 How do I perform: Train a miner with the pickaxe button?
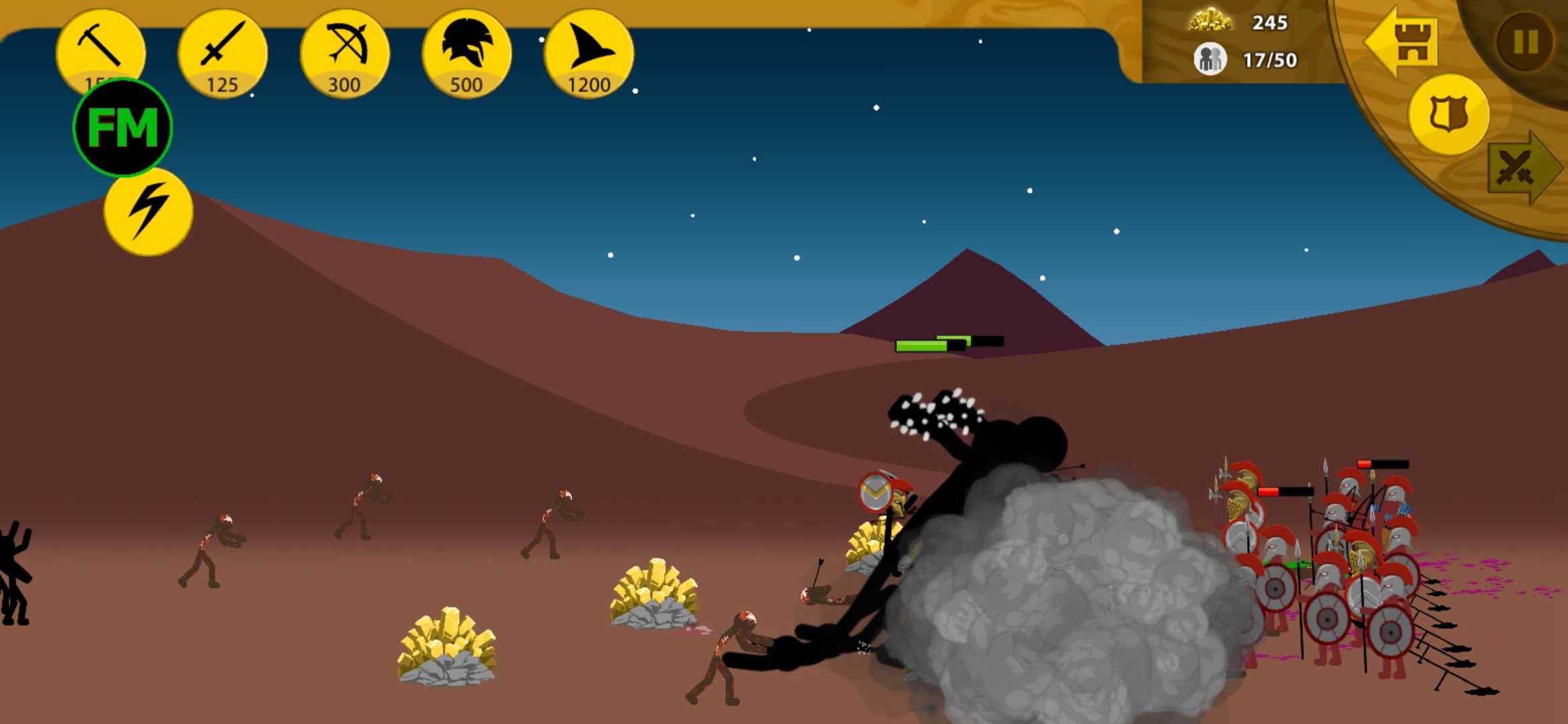[101, 47]
